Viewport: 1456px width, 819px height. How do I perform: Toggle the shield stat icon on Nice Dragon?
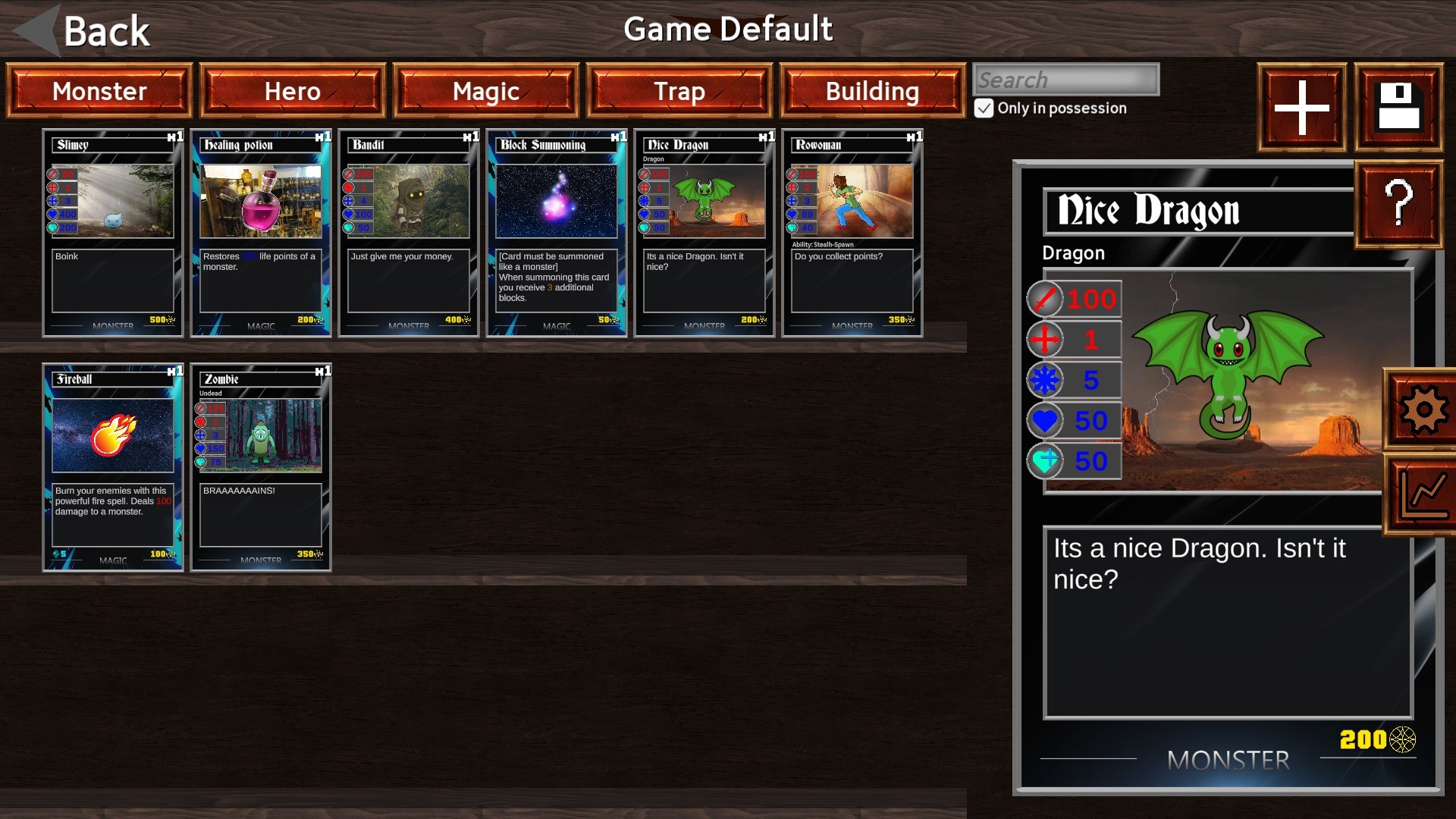coord(1044,461)
